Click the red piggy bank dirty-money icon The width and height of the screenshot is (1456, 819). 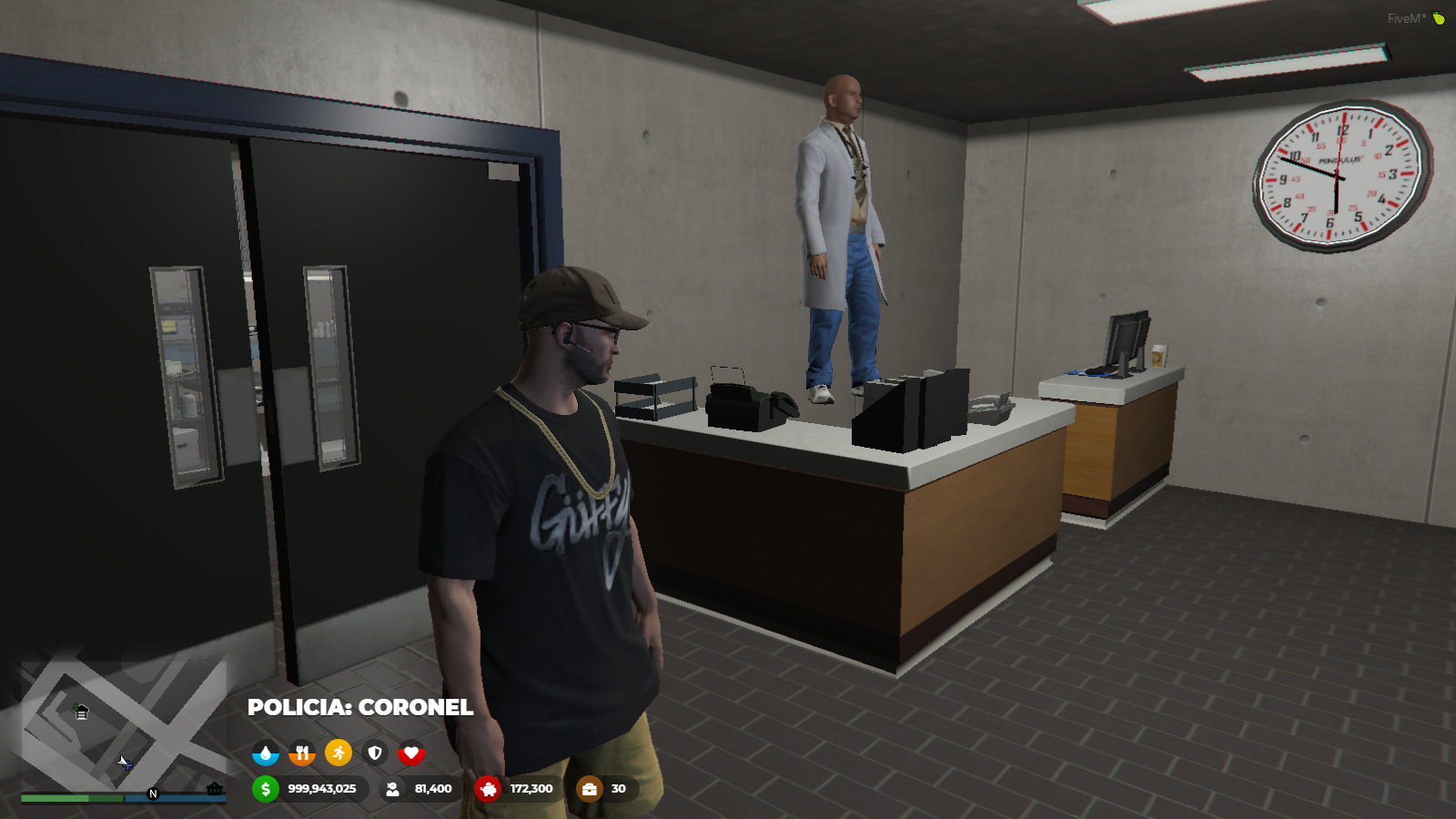(x=489, y=790)
